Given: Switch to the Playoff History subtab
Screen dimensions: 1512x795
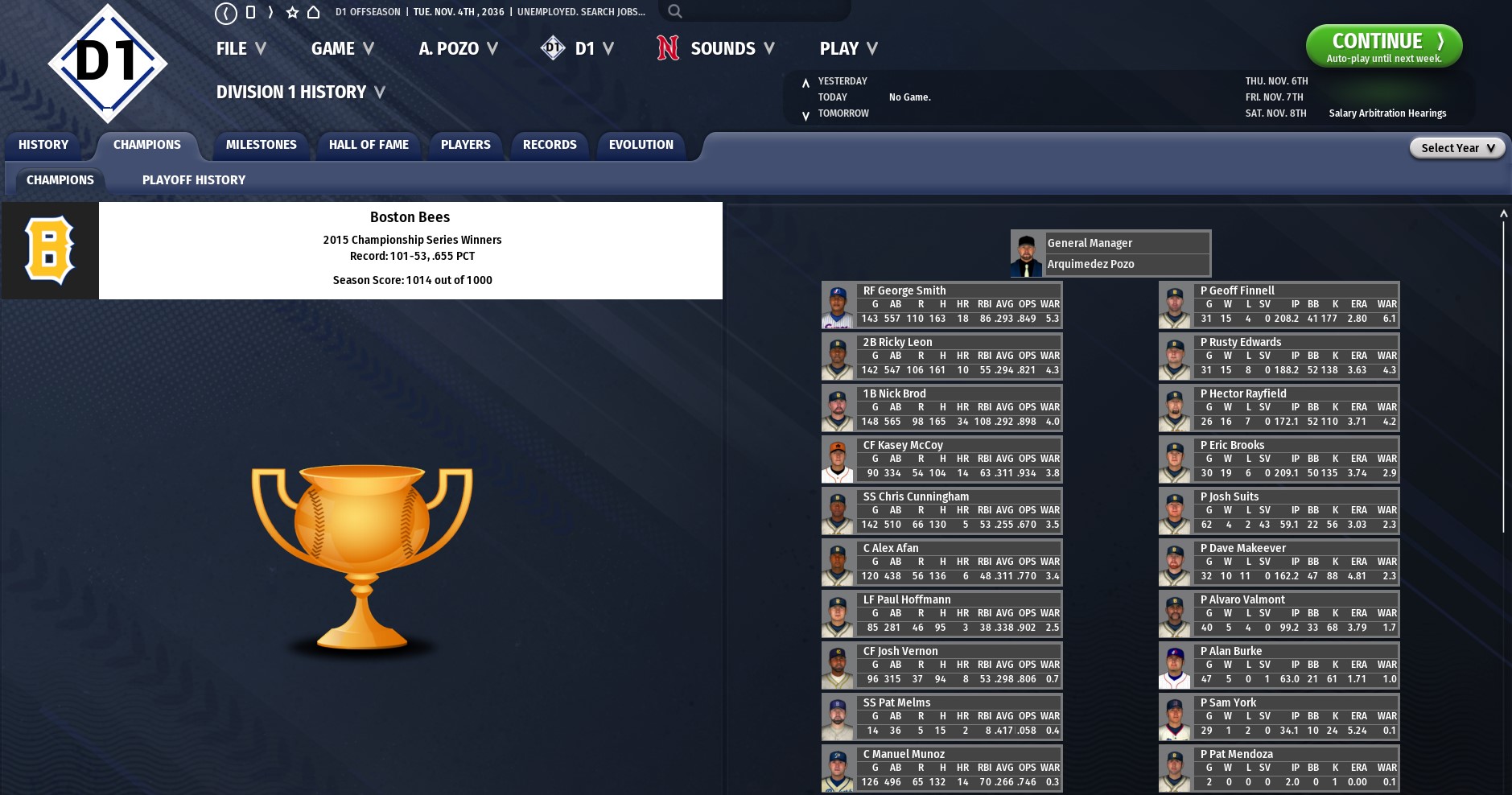Looking at the screenshot, I should point(194,180).
